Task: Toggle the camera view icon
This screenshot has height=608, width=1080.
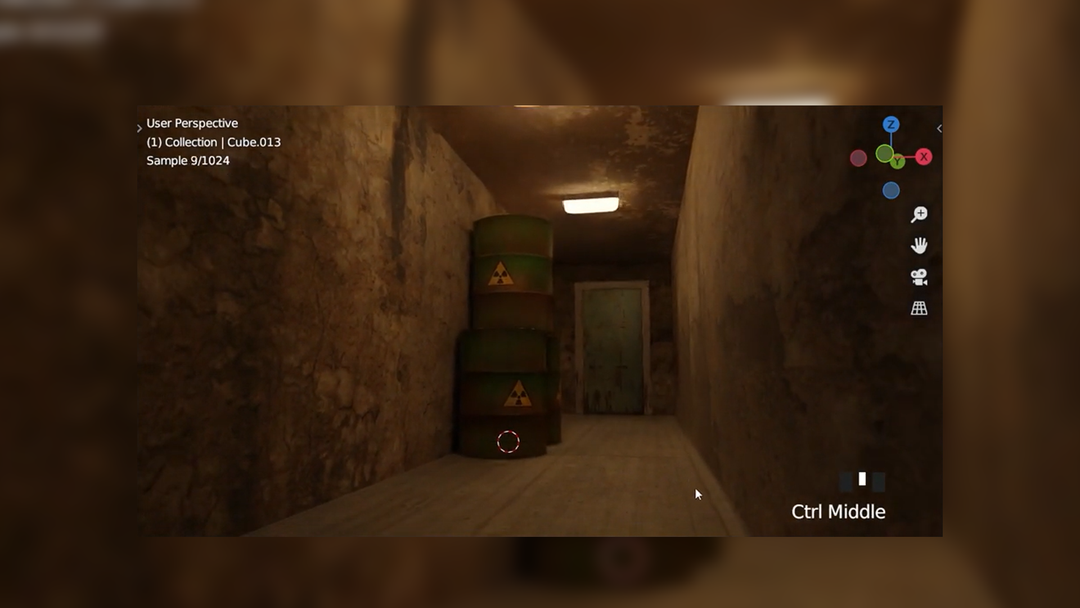Action: point(919,277)
